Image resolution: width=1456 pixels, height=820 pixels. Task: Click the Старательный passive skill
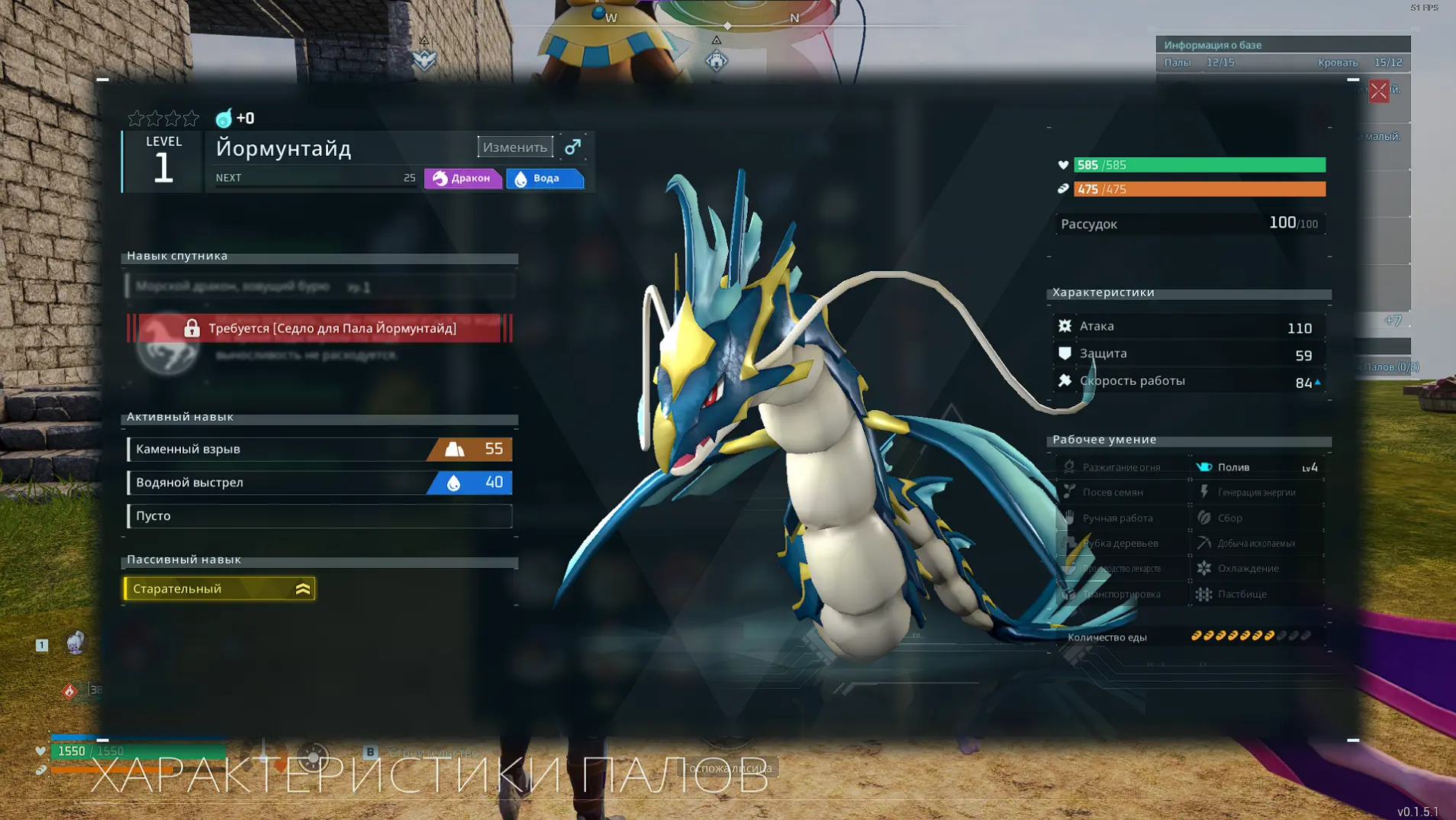pyautogui.click(x=219, y=589)
